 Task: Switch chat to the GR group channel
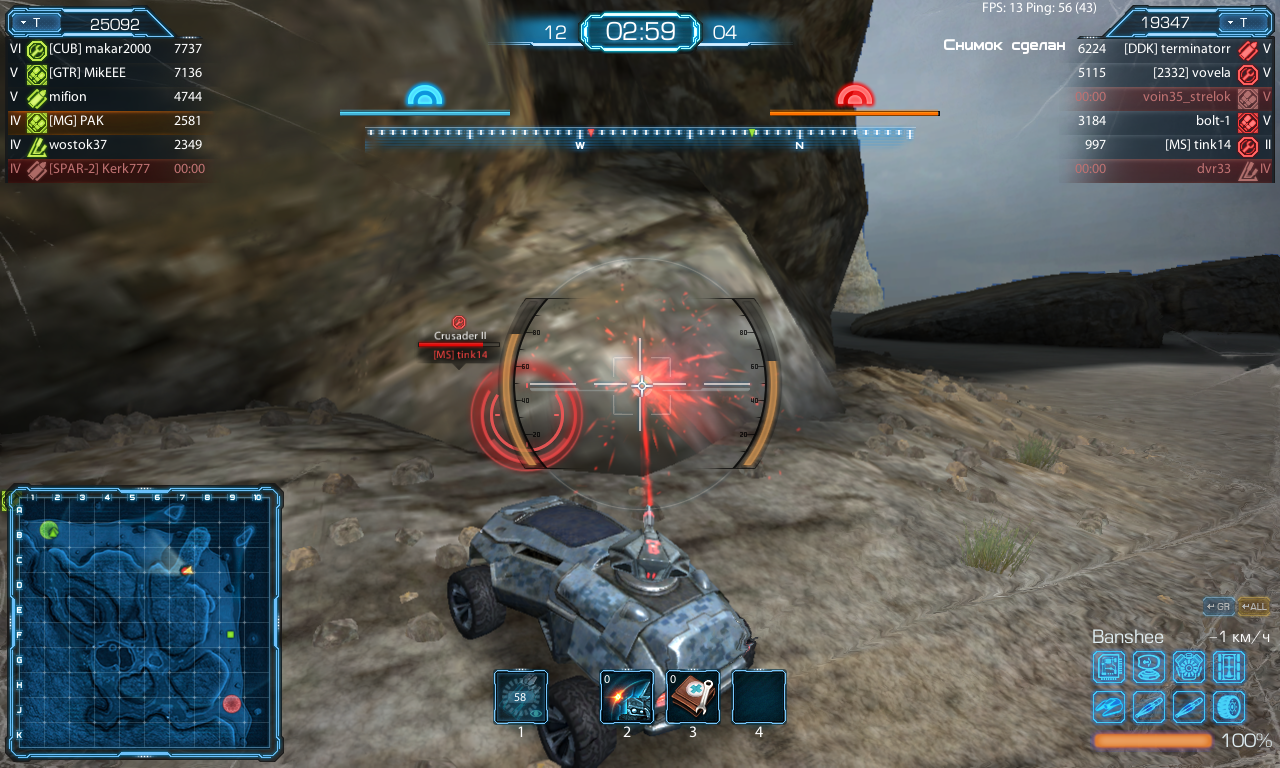(1218, 606)
